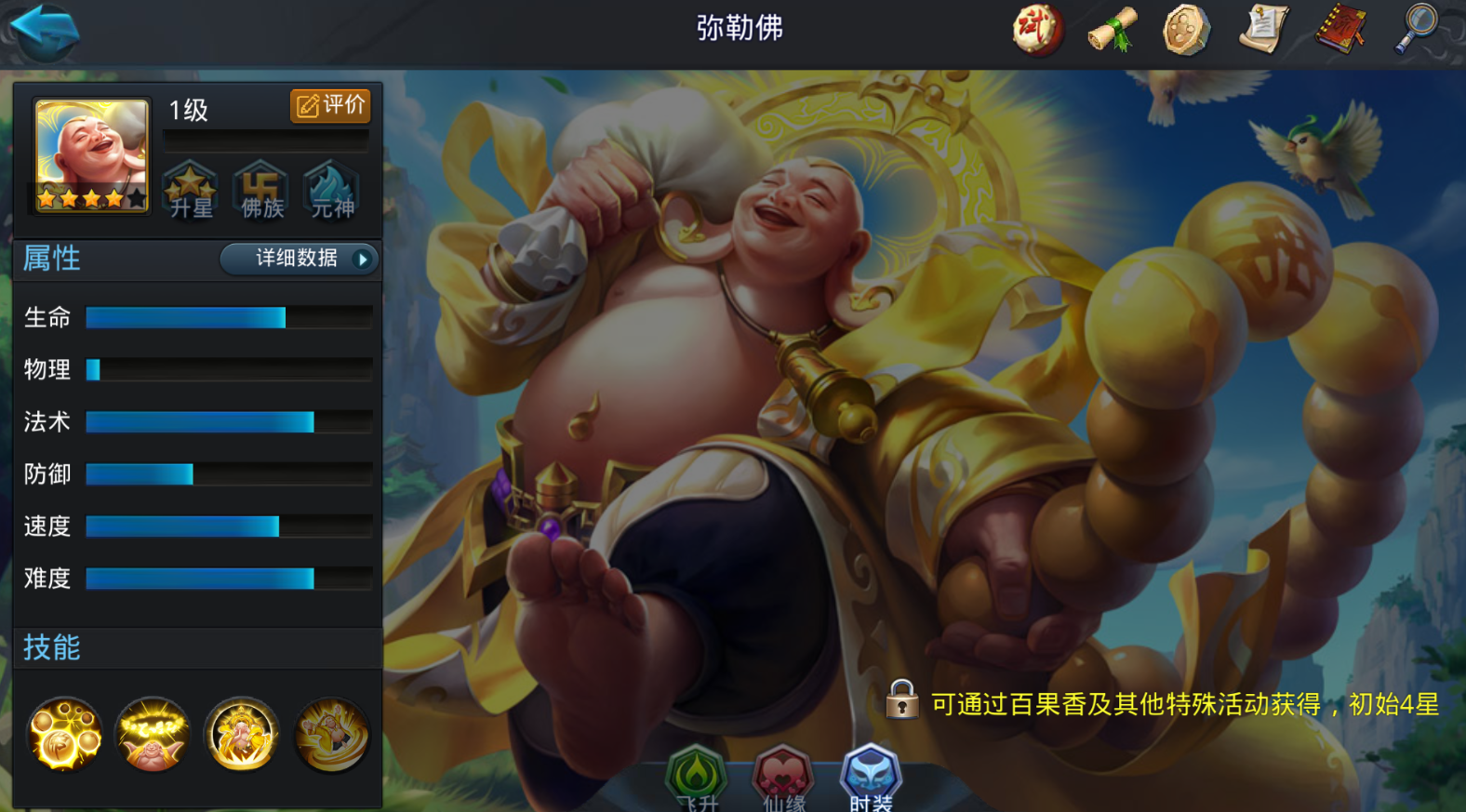Open the pinned parchment note icon
This screenshot has height=812, width=1466.
(x=1264, y=30)
